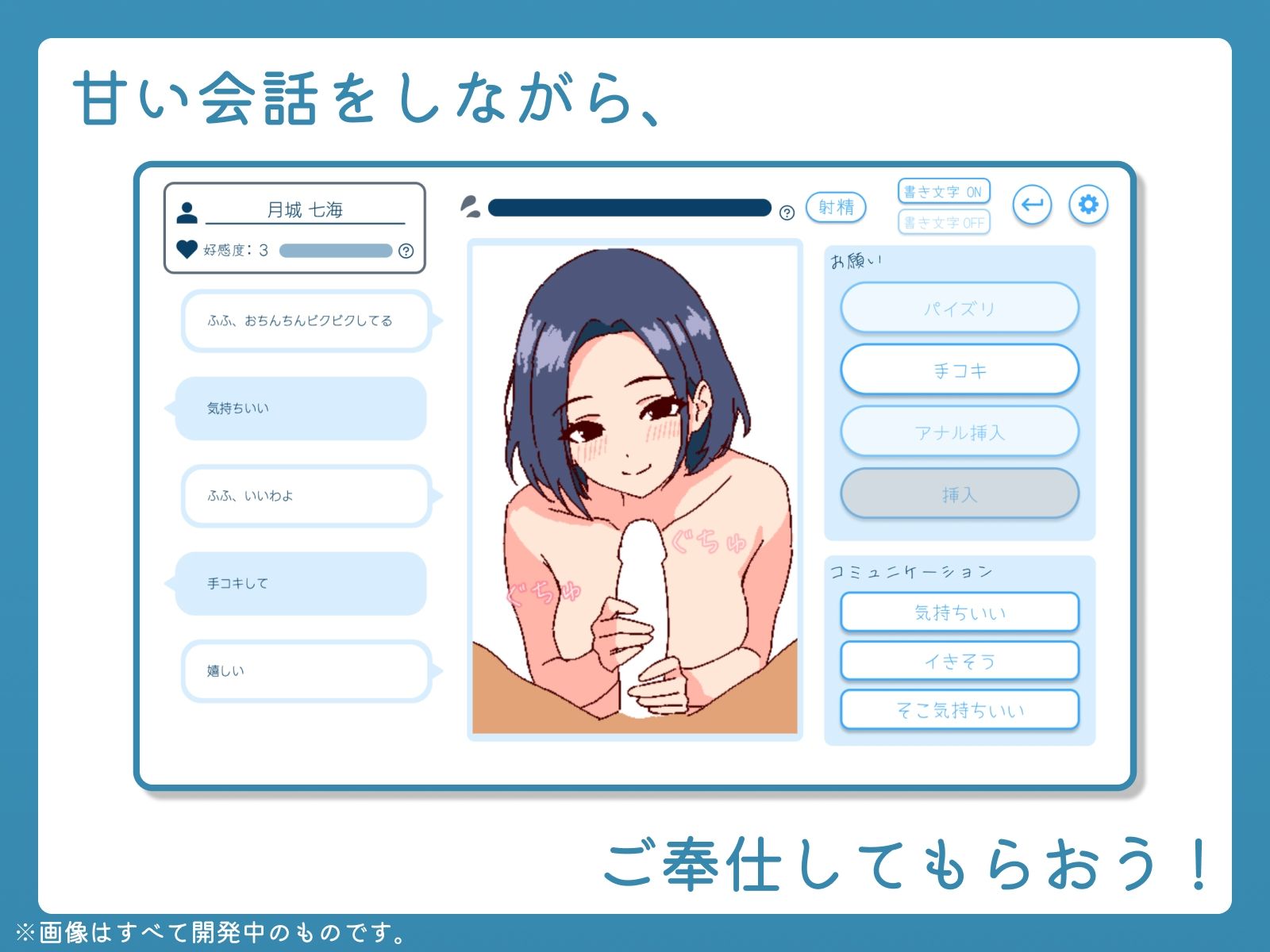Click the 嬉しい chat bubble
Image resolution: width=1270 pixels, height=952 pixels.
pos(306,671)
